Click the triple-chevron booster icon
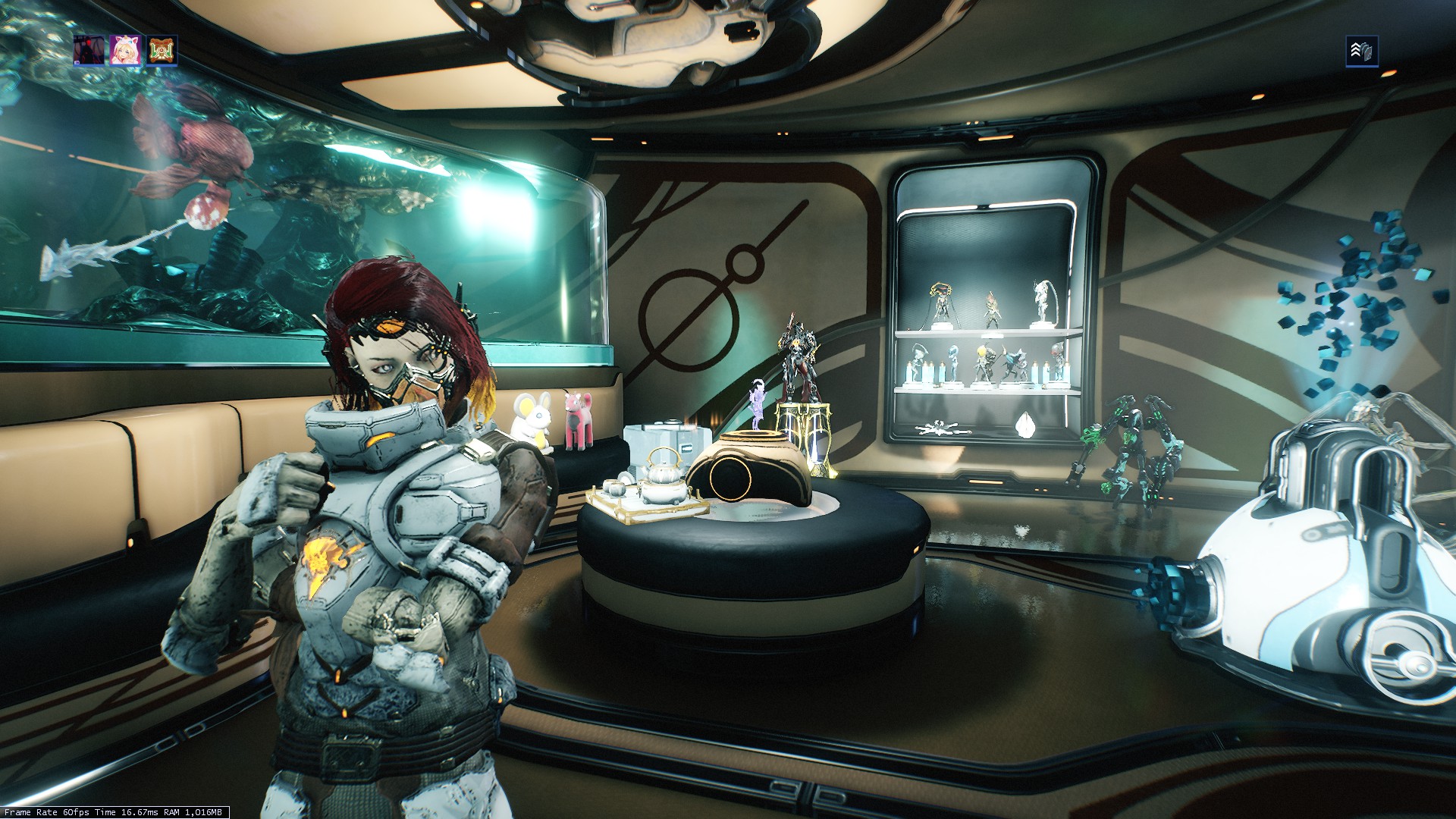This screenshot has height=819, width=1456. pyautogui.click(x=1361, y=52)
